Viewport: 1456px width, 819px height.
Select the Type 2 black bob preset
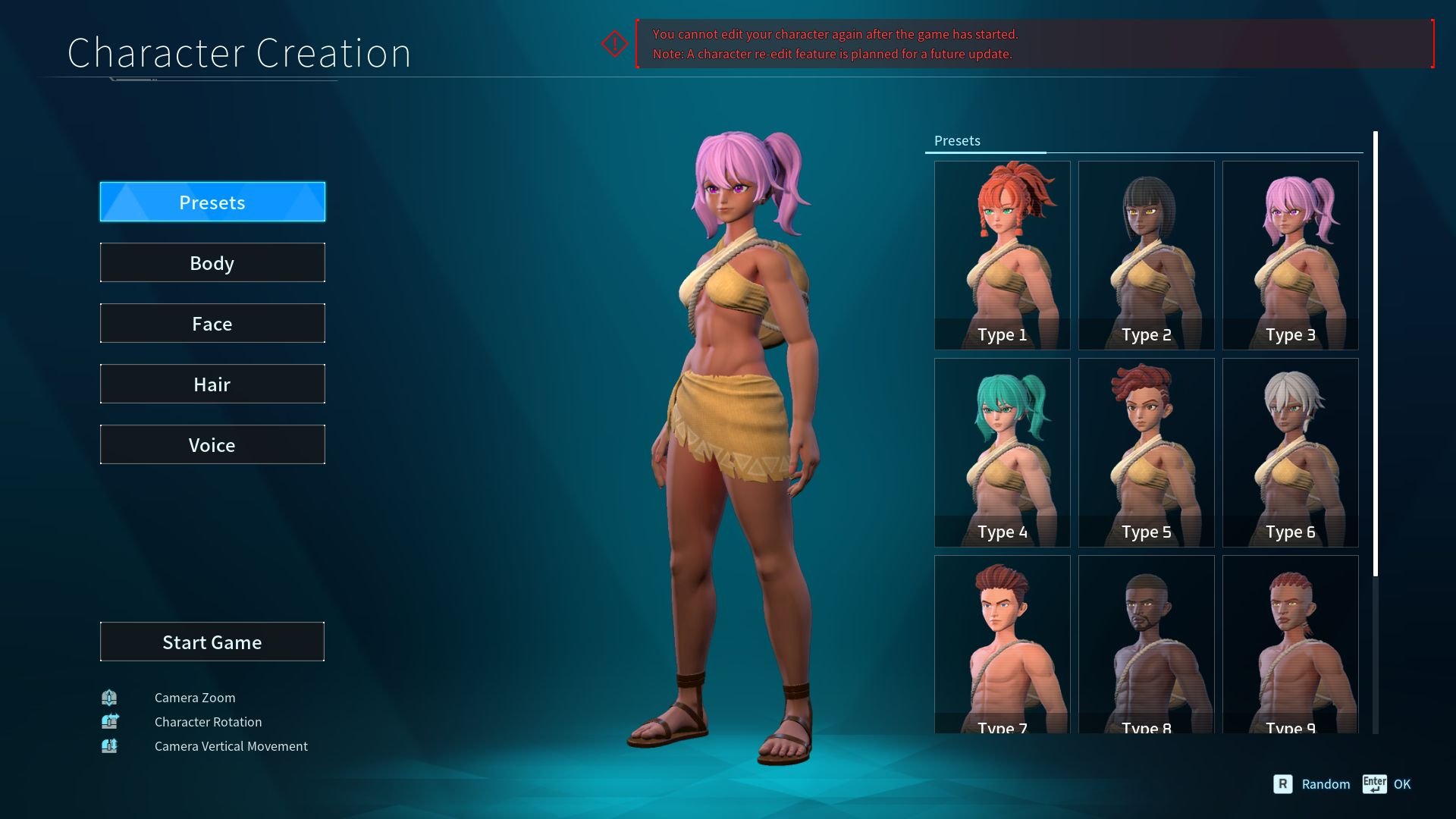point(1146,255)
